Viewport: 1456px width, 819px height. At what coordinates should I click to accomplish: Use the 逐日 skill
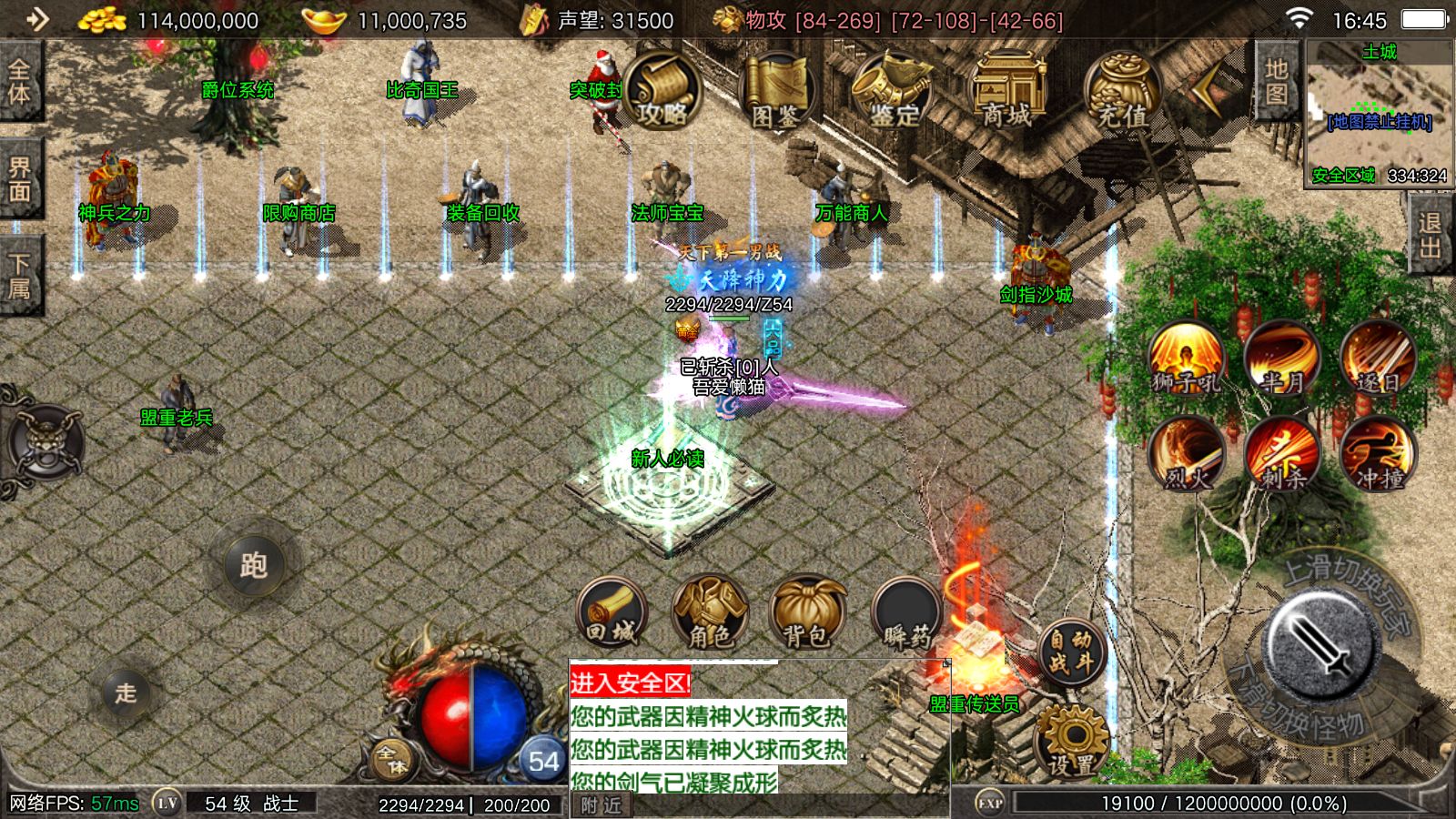[x=1378, y=359]
